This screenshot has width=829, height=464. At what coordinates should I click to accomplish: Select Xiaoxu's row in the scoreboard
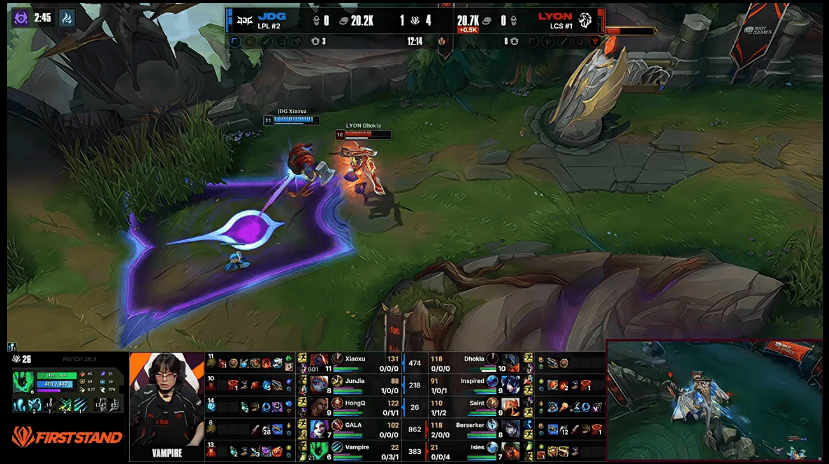click(350, 361)
